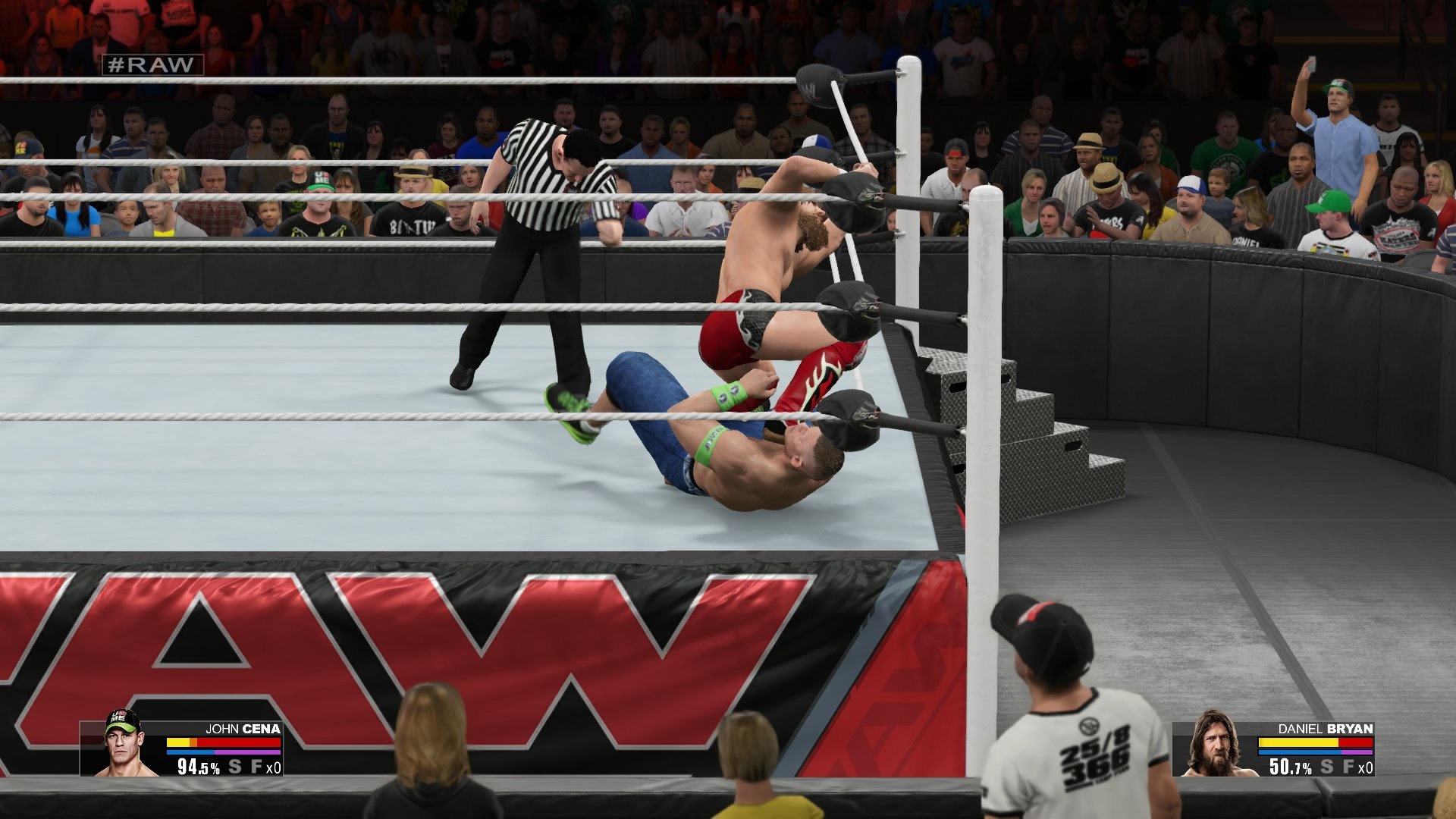The height and width of the screenshot is (819, 1456).
Task: Click the F finisher icon in Cena's HUD
Action: (256, 766)
